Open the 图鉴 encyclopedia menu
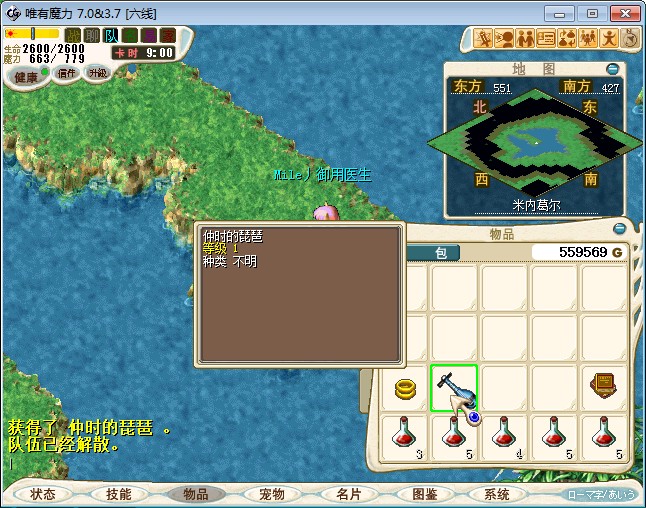 click(423, 494)
